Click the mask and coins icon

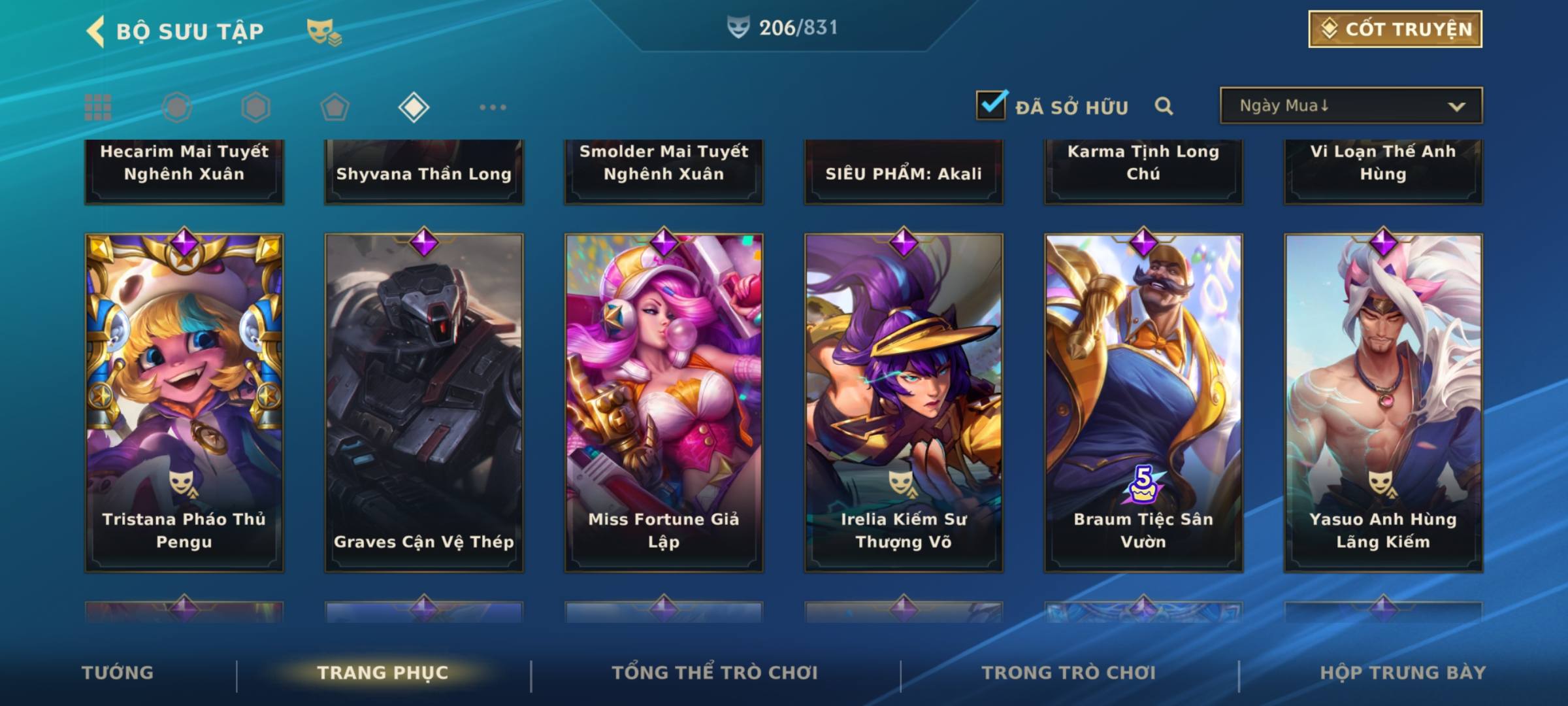click(x=324, y=31)
